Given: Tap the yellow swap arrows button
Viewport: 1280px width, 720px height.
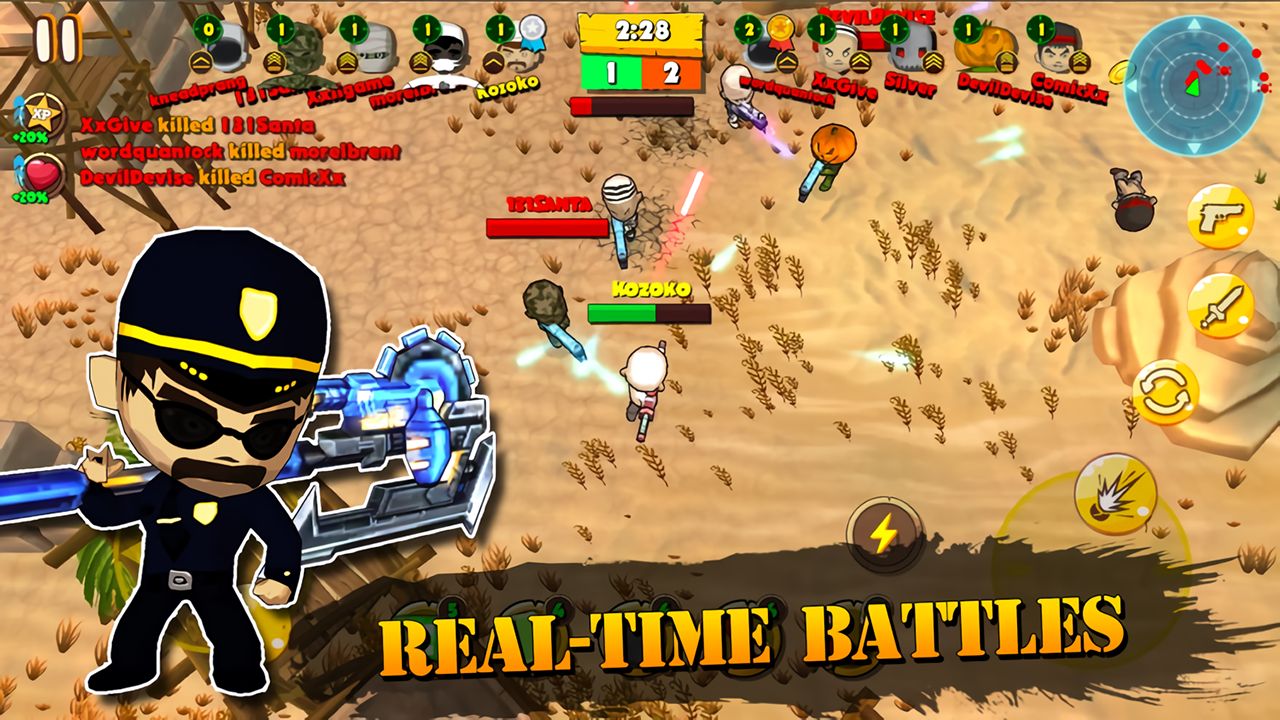Looking at the screenshot, I should tap(1165, 392).
